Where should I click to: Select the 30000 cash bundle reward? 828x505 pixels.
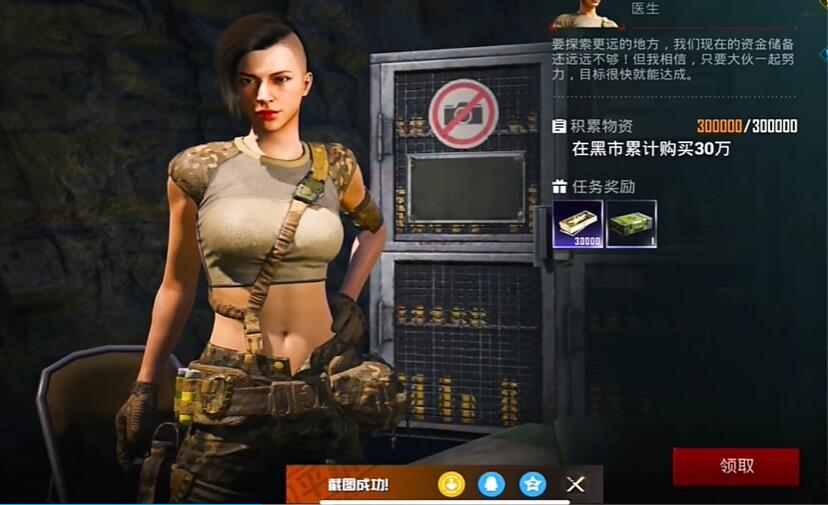578,224
